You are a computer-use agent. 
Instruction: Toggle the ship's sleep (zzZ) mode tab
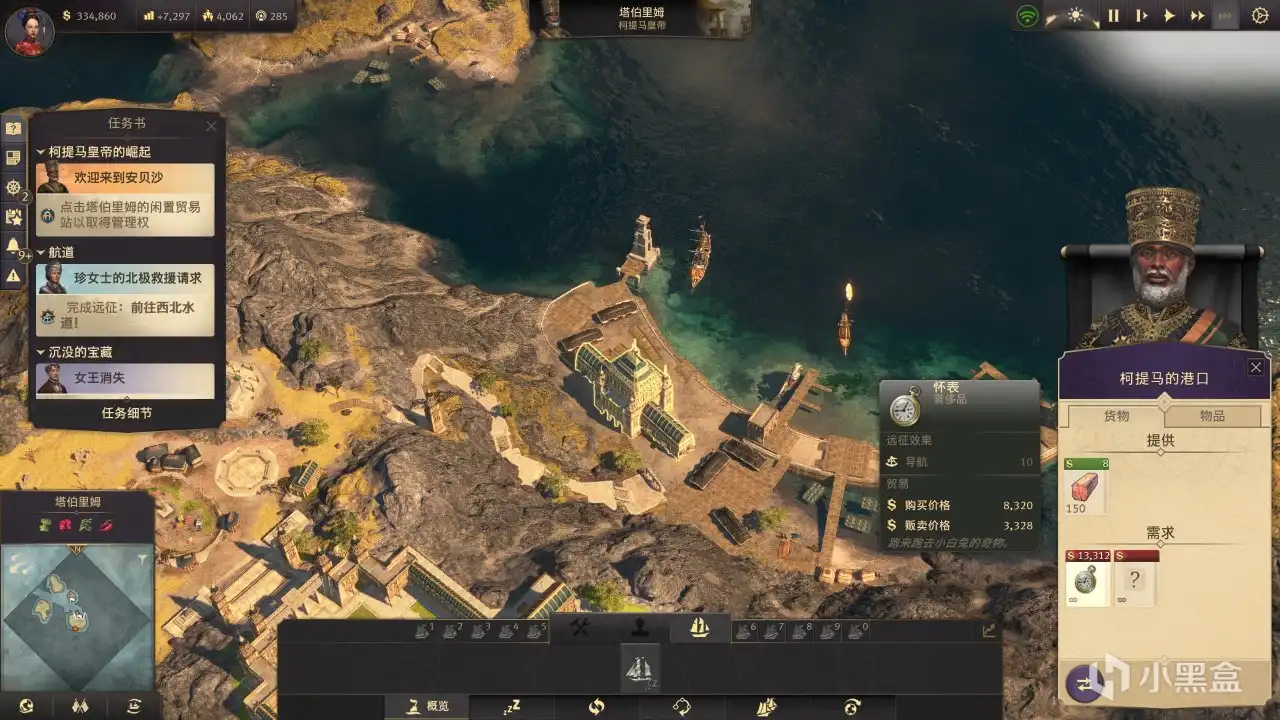coord(511,706)
